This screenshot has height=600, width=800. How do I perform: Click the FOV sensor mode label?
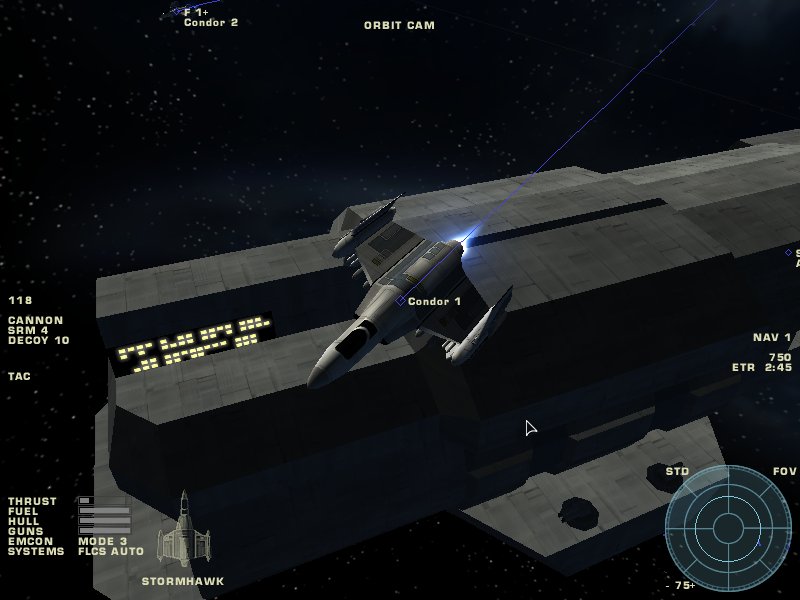pyautogui.click(x=785, y=471)
